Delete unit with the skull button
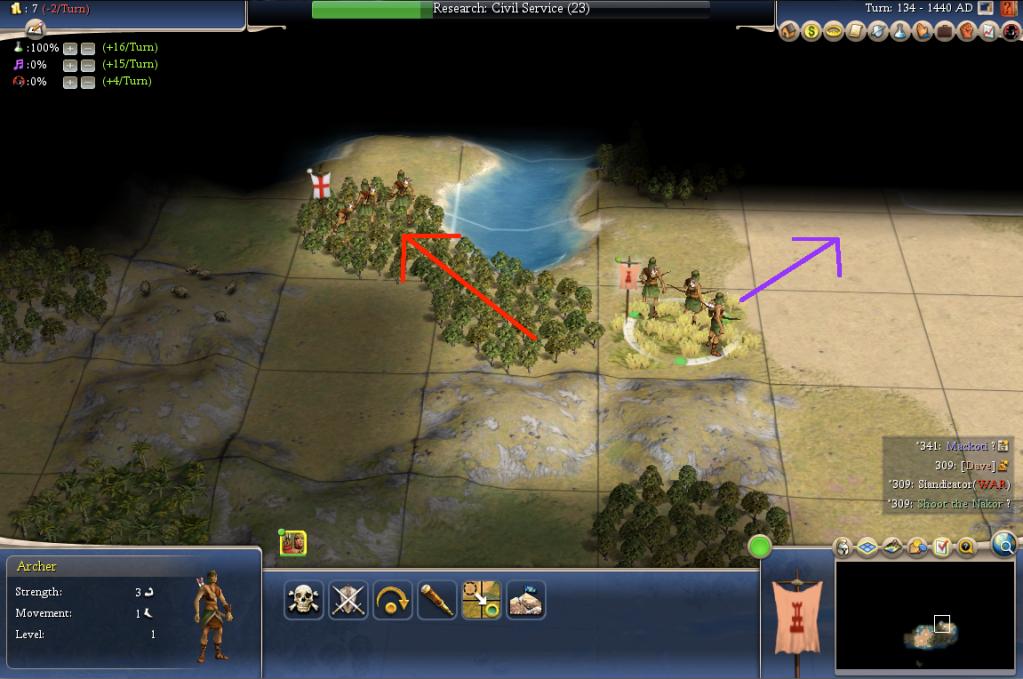Image resolution: width=1023 pixels, height=679 pixels. click(303, 599)
